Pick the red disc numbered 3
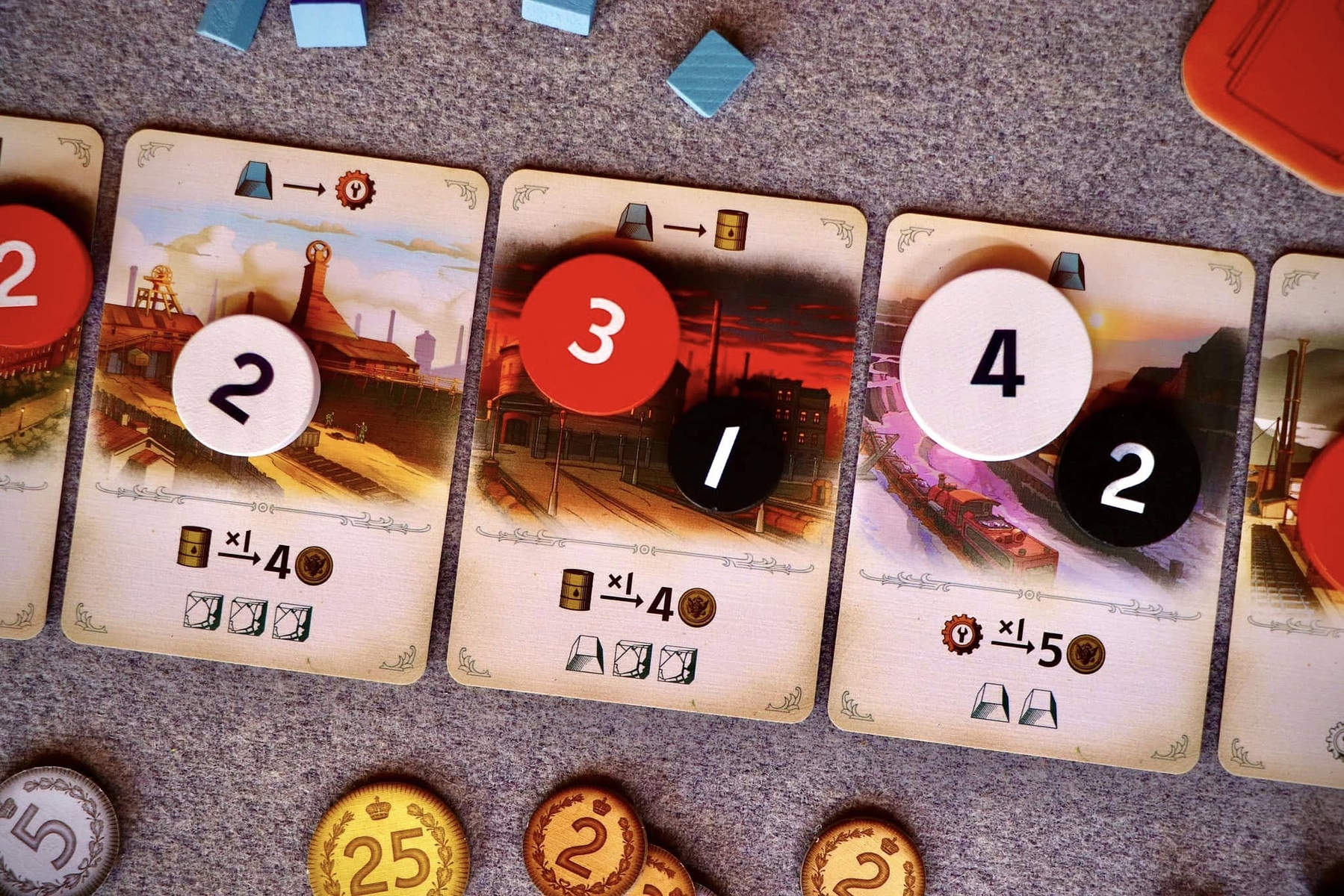Screen dimensions: 1344x896 tap(599, 333)
